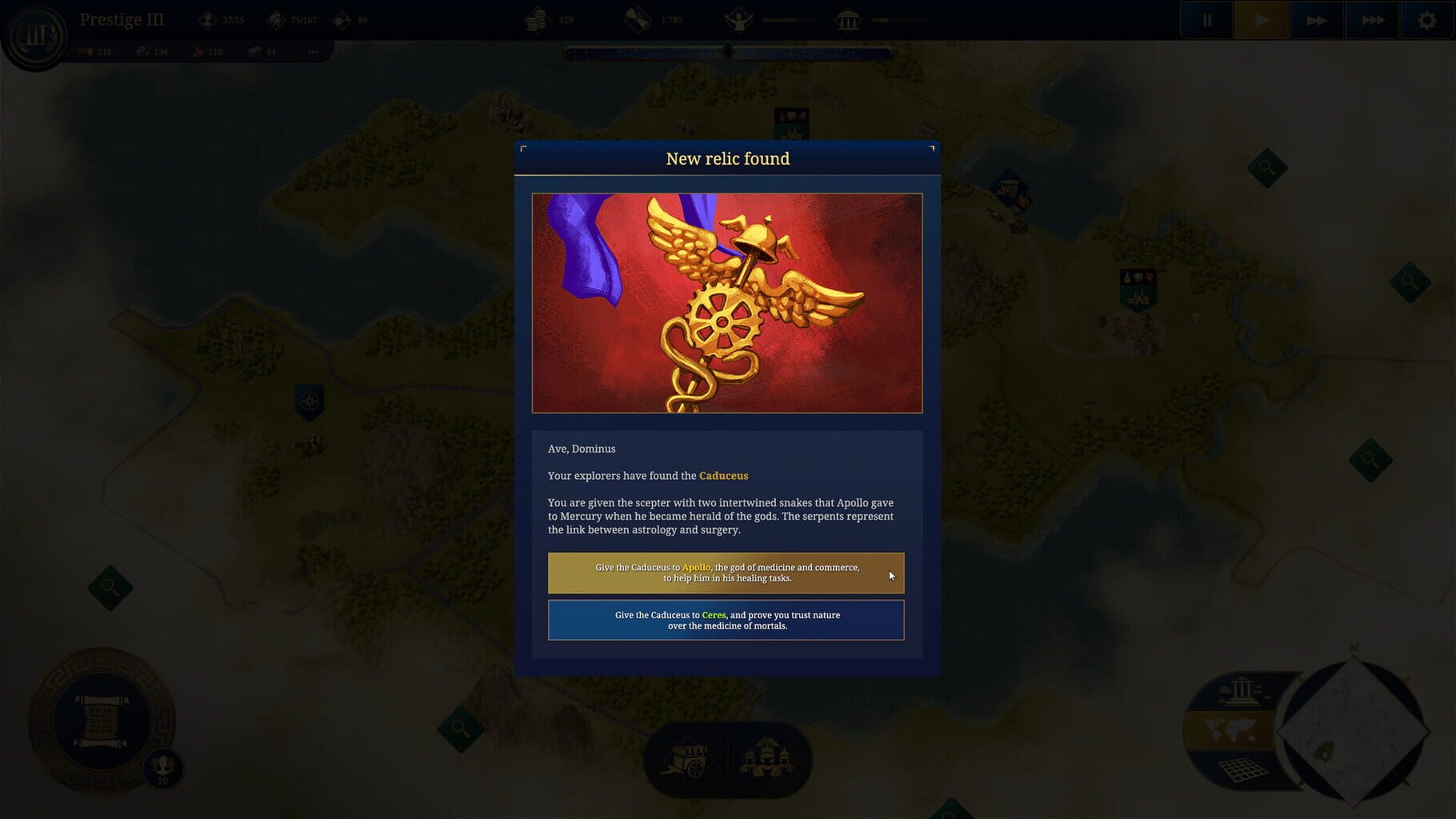Click the diamond marker on the top timeline slider
This screenshot has width=1456, height=819.
(726, 51)
